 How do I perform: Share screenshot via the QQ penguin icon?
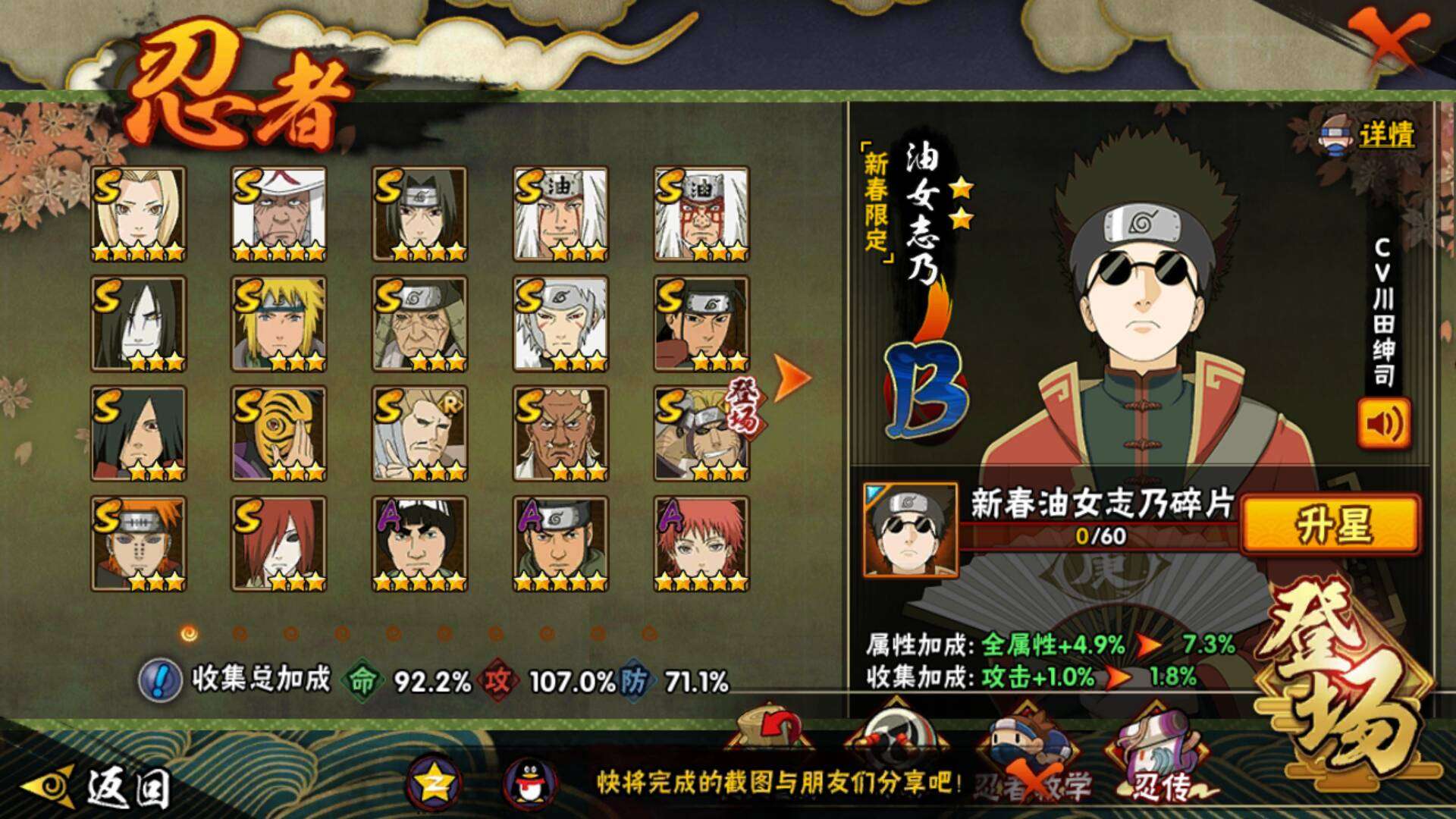(x=530, y=784)
